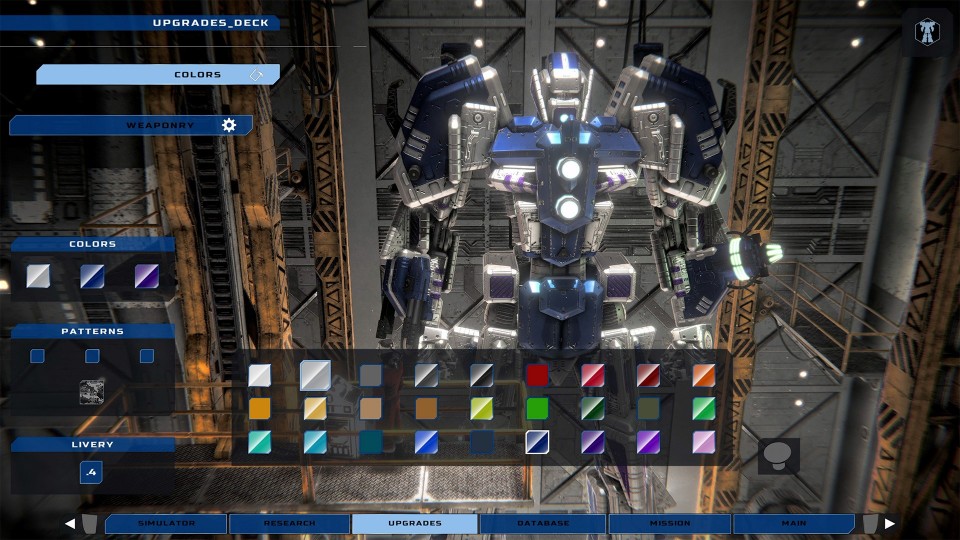960x540 pixels.
Task: Choose the solid red color swatch
Action: point(538,375)
